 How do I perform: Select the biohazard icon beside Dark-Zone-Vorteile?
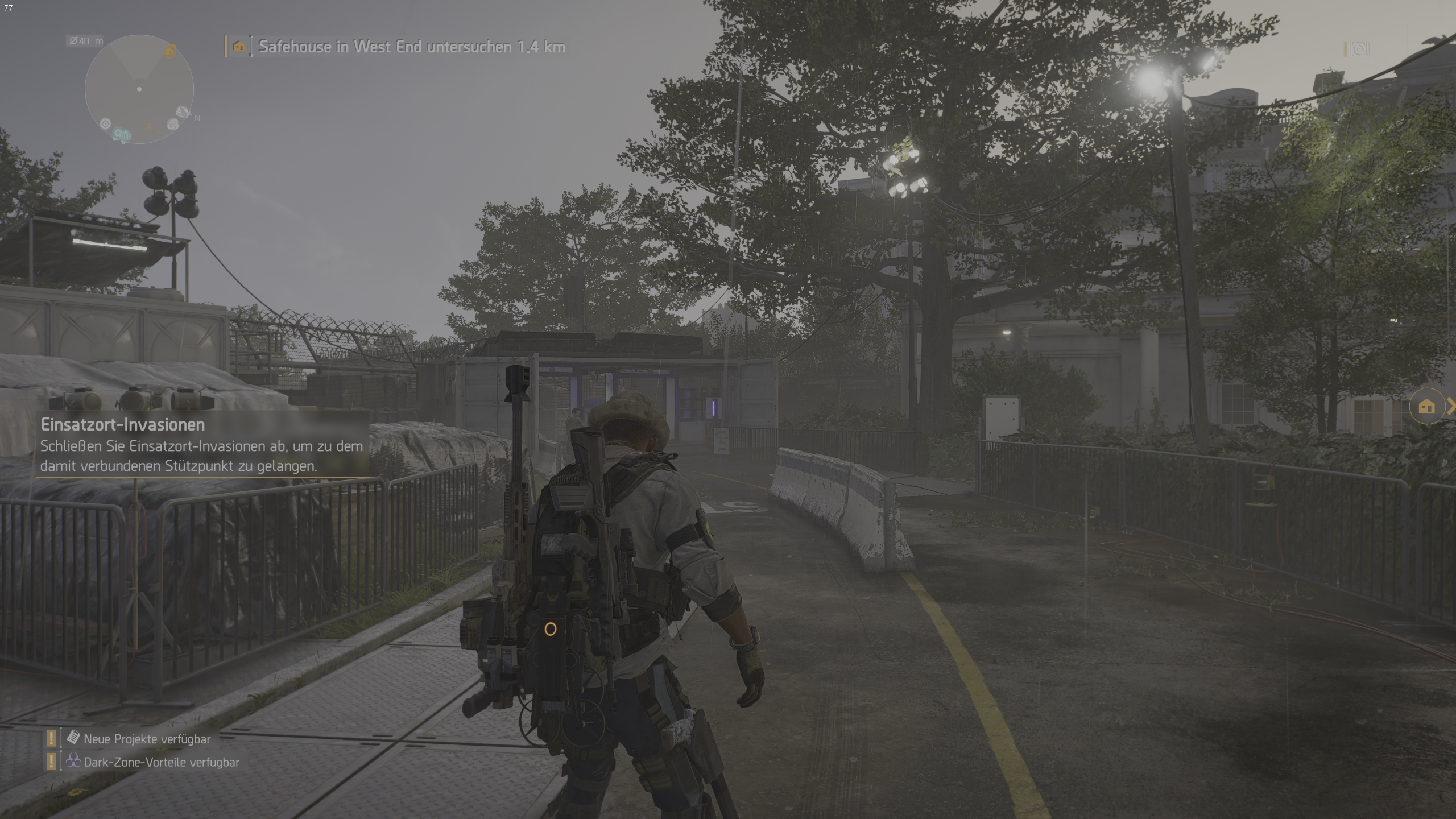click(x=74, y=763)
